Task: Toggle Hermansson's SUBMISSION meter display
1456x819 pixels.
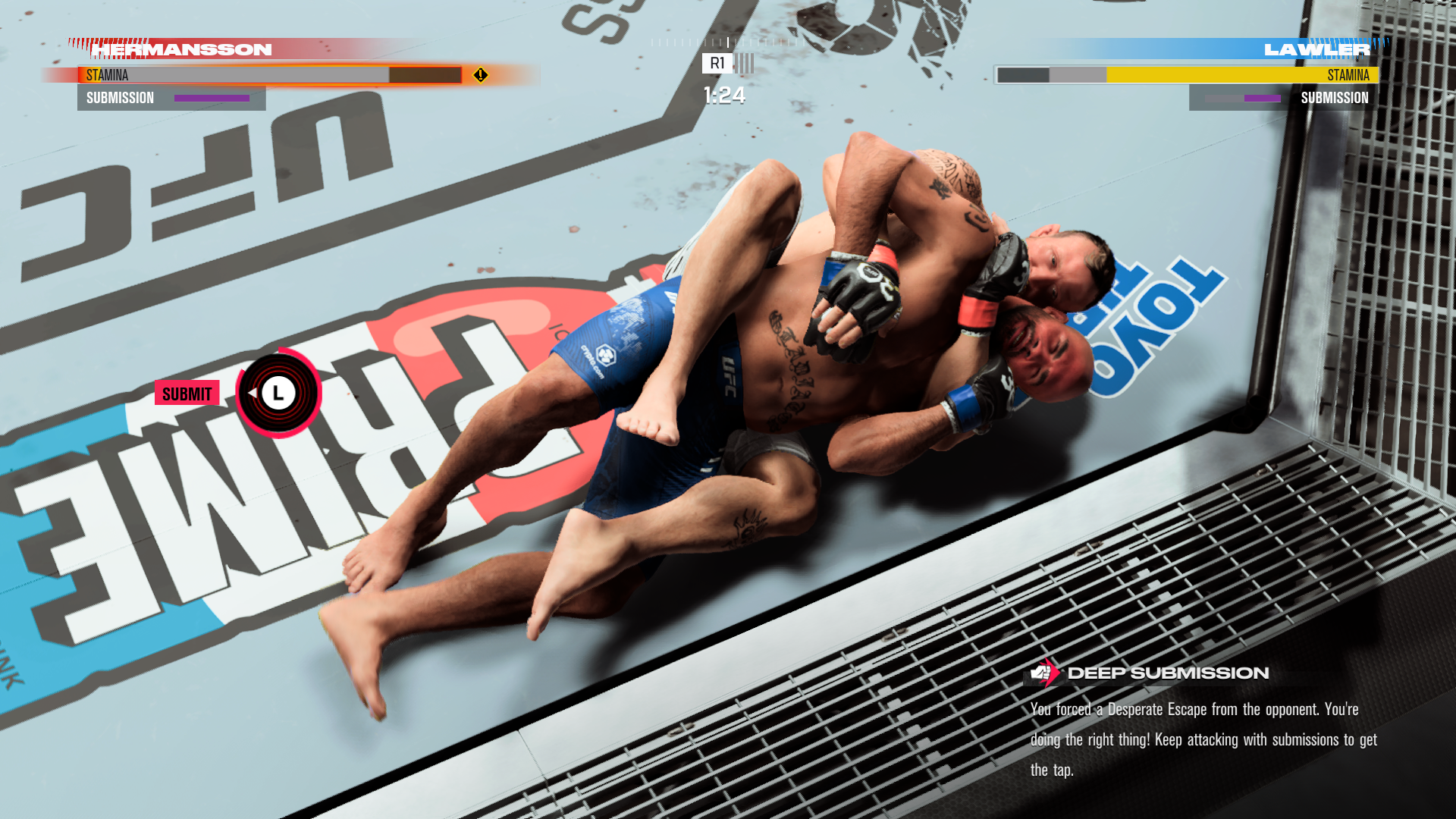Action: click(x=171, y=98)
